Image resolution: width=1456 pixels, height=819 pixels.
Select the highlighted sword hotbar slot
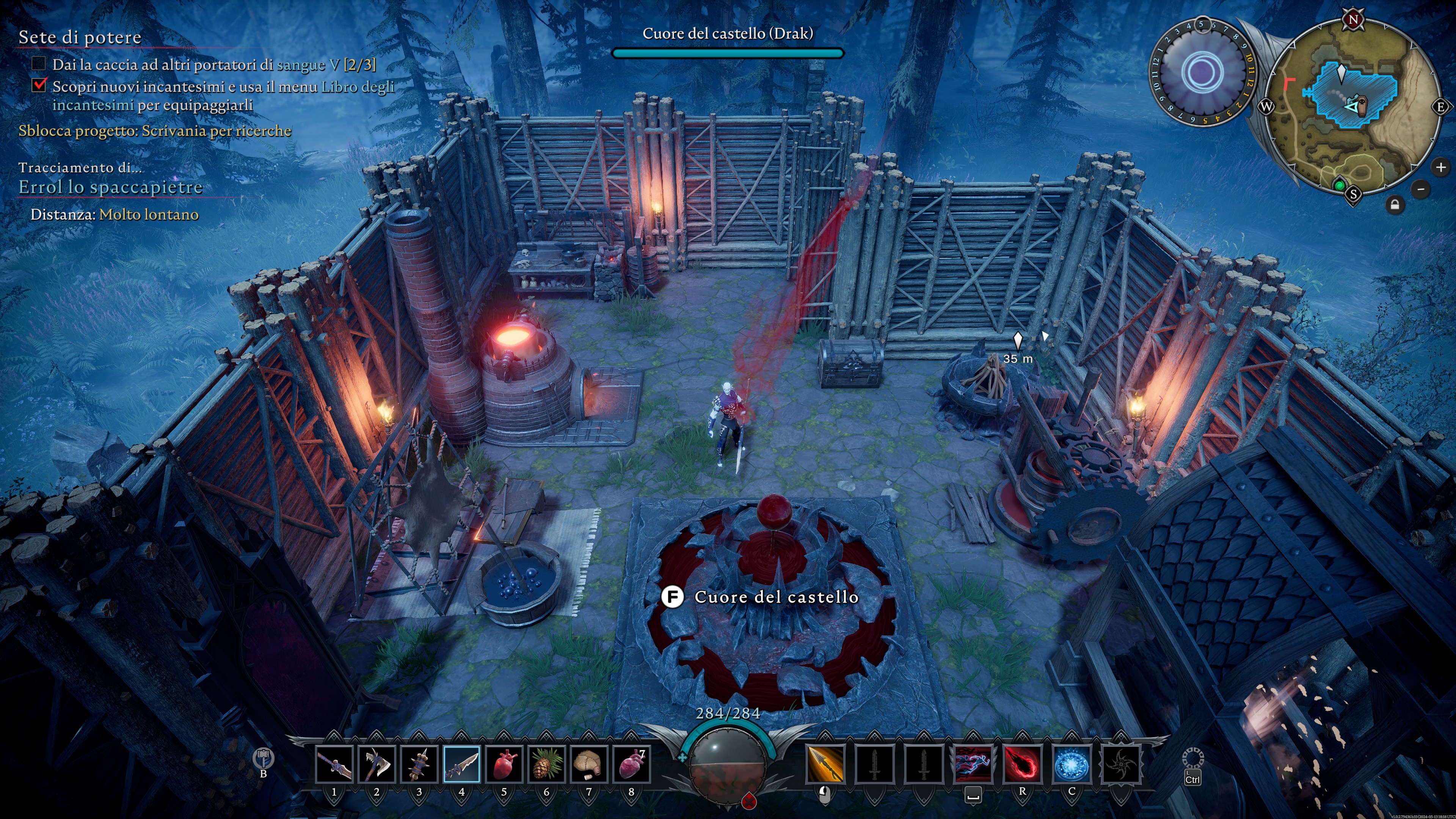pyautogui.click(x=461, y=764)
